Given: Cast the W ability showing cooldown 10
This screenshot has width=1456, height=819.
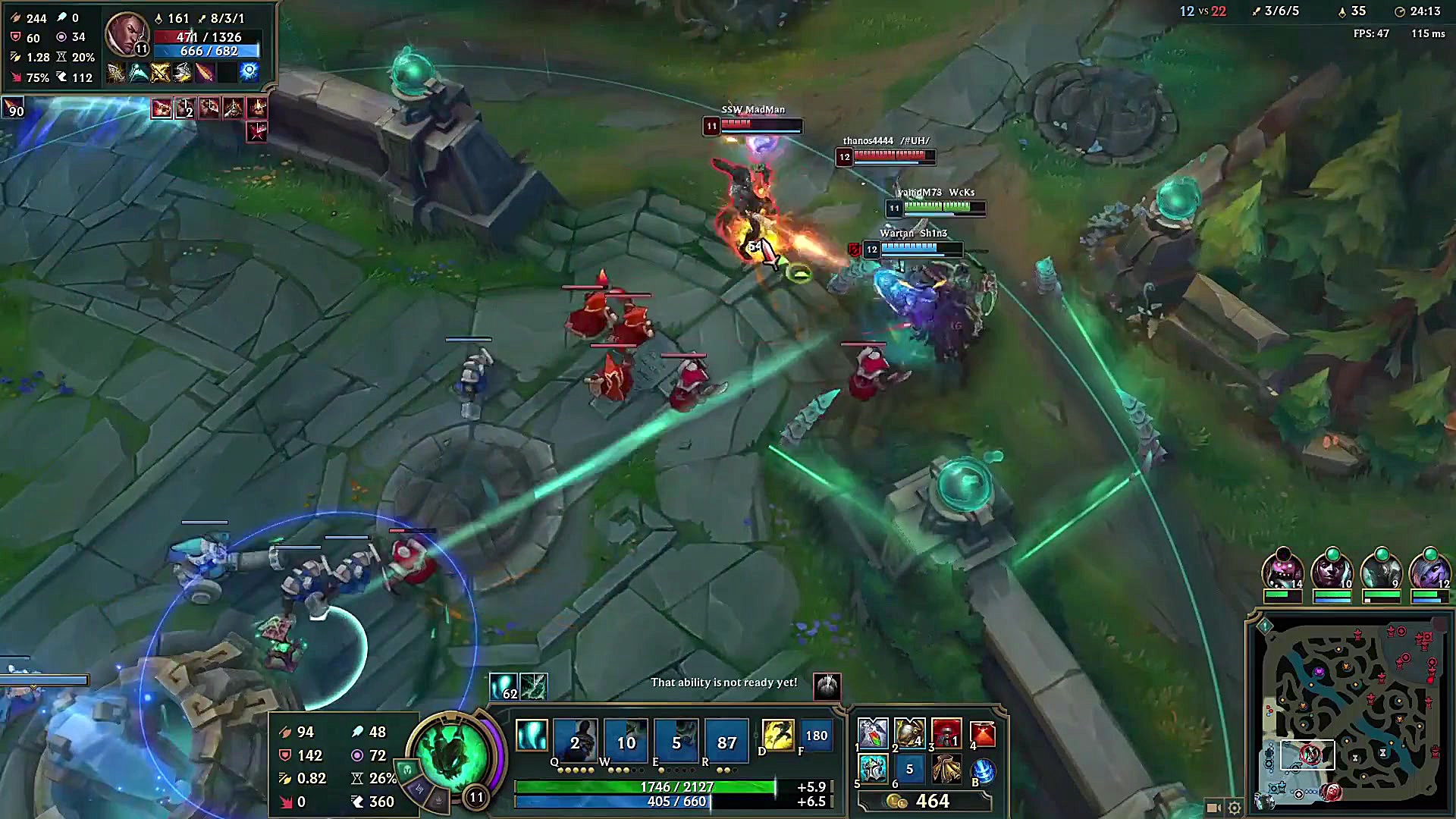Looking at the screenshot, I should tap(626, 739).
